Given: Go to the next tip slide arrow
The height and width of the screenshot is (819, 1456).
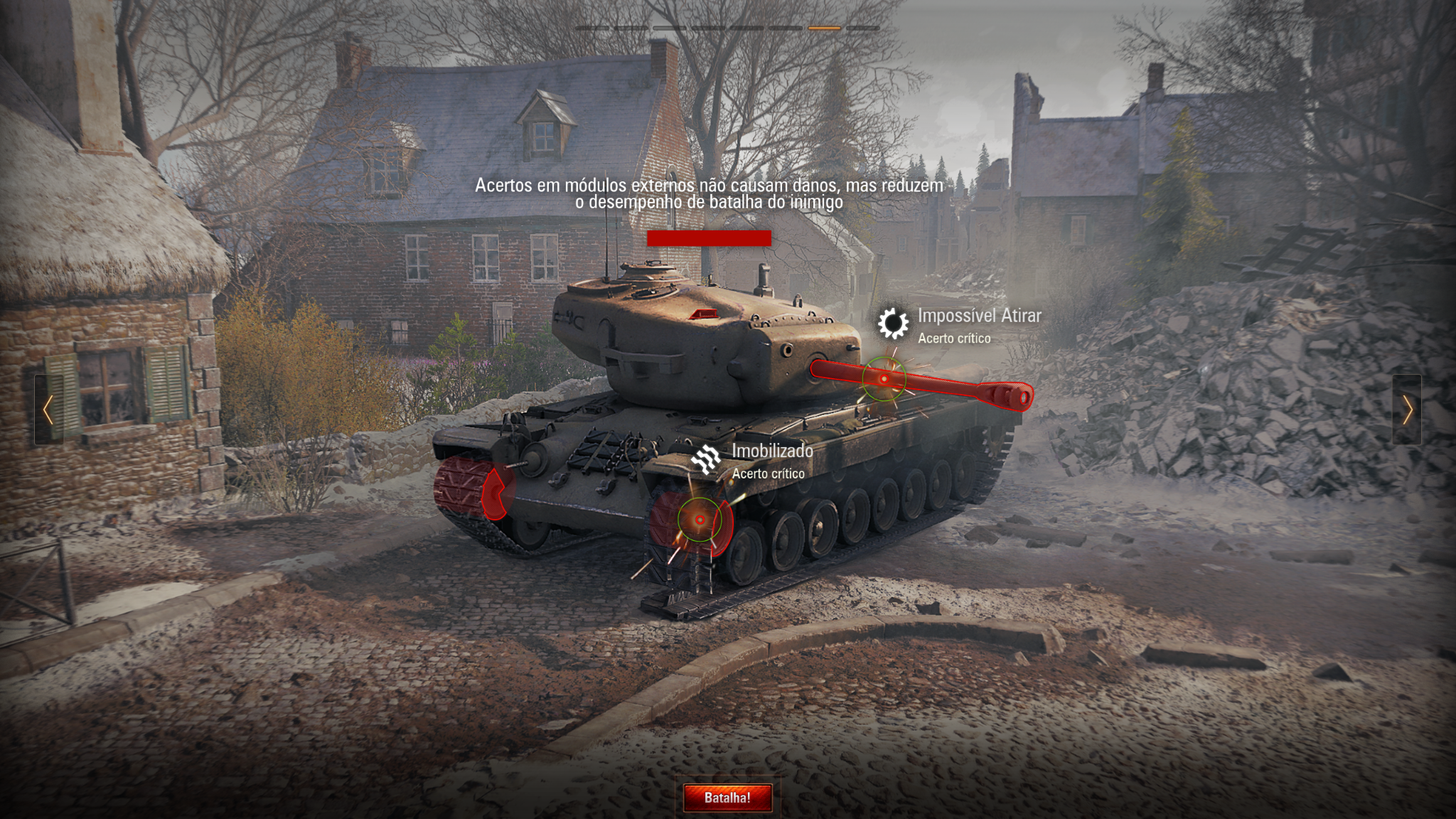Looking at the screenshot, I should 1407,410.
